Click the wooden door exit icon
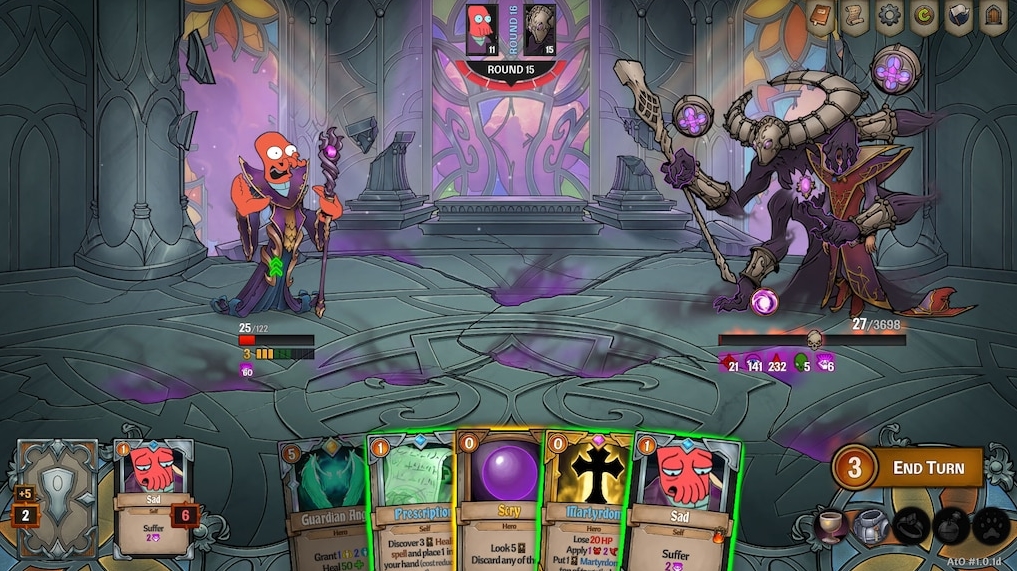1017x571 pixels. tap(992, 17)
